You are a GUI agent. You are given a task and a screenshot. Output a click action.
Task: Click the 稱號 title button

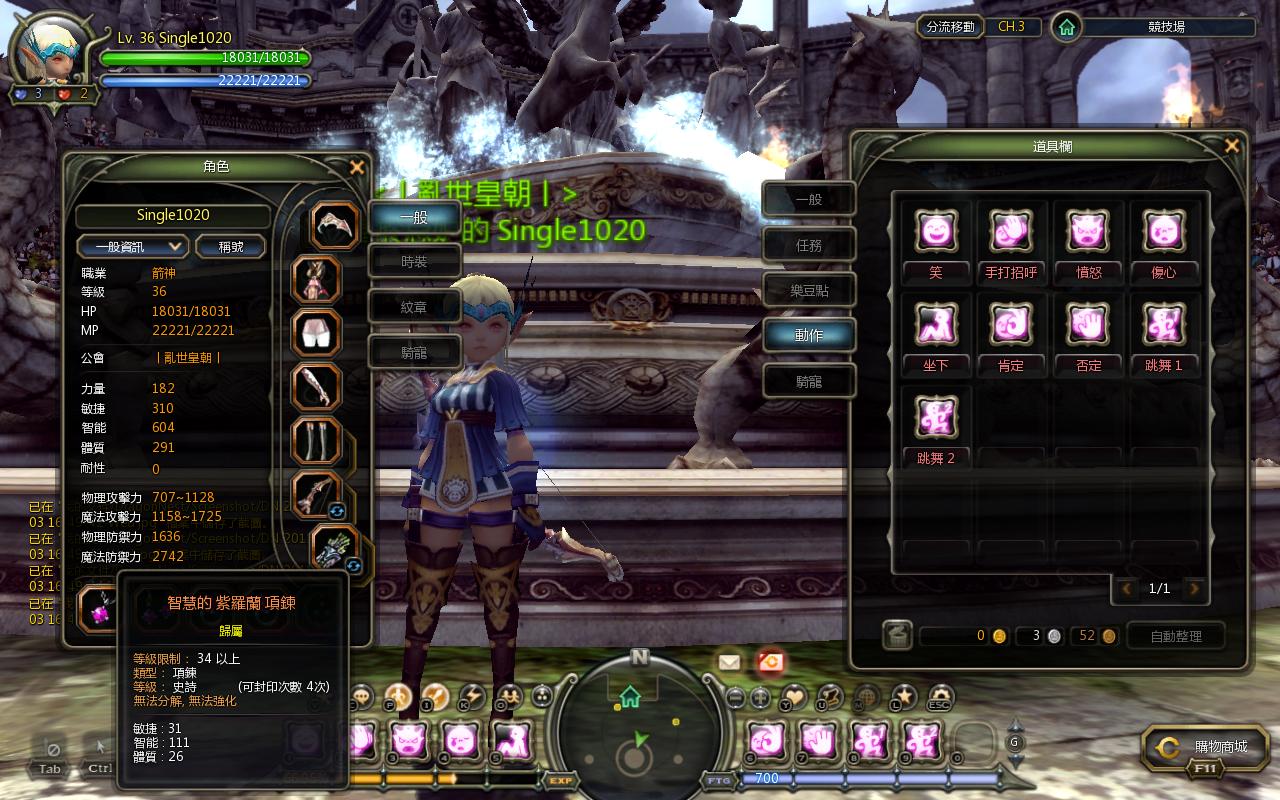231,246
